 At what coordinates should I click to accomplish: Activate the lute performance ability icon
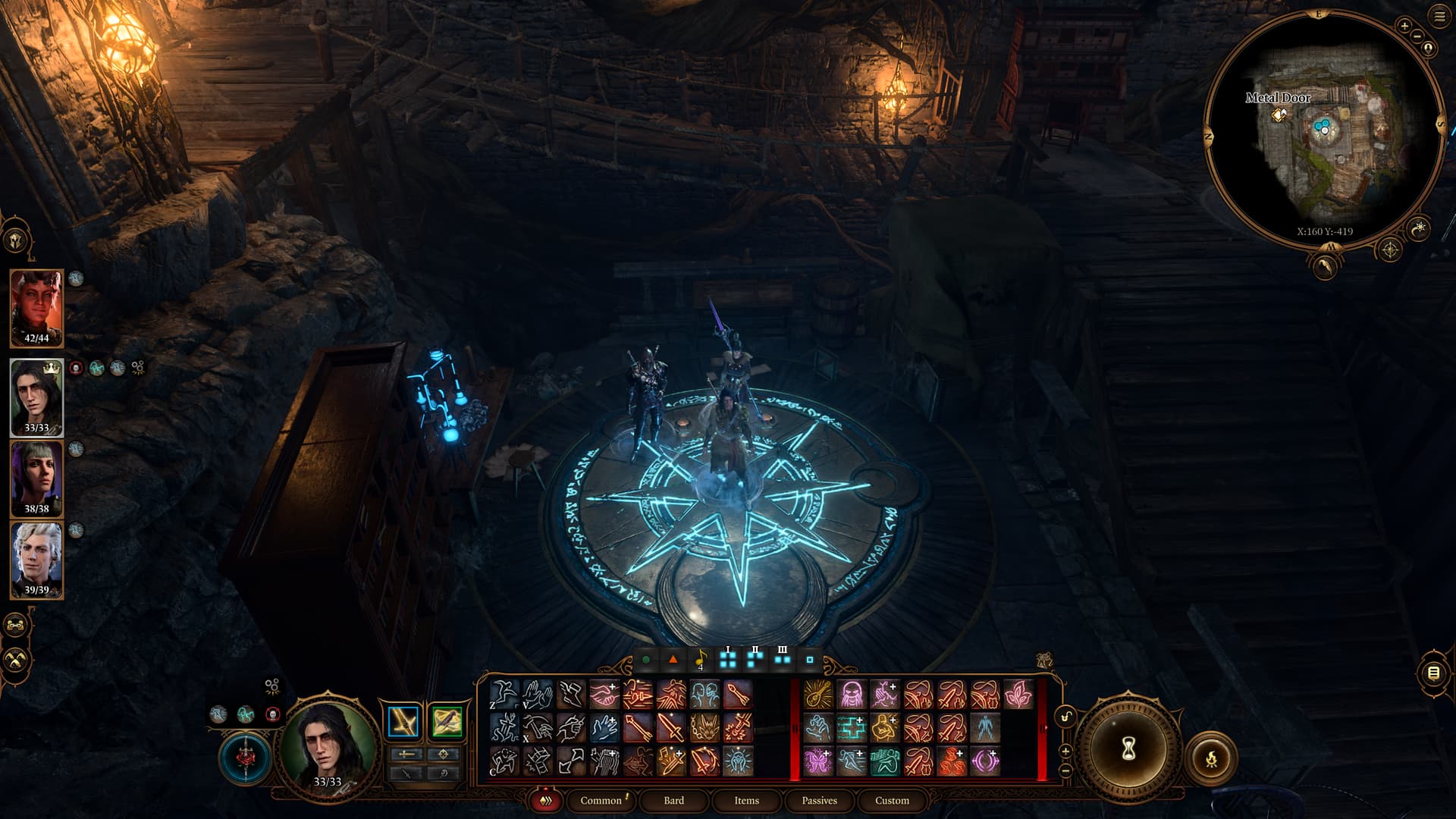pos(817,694)
